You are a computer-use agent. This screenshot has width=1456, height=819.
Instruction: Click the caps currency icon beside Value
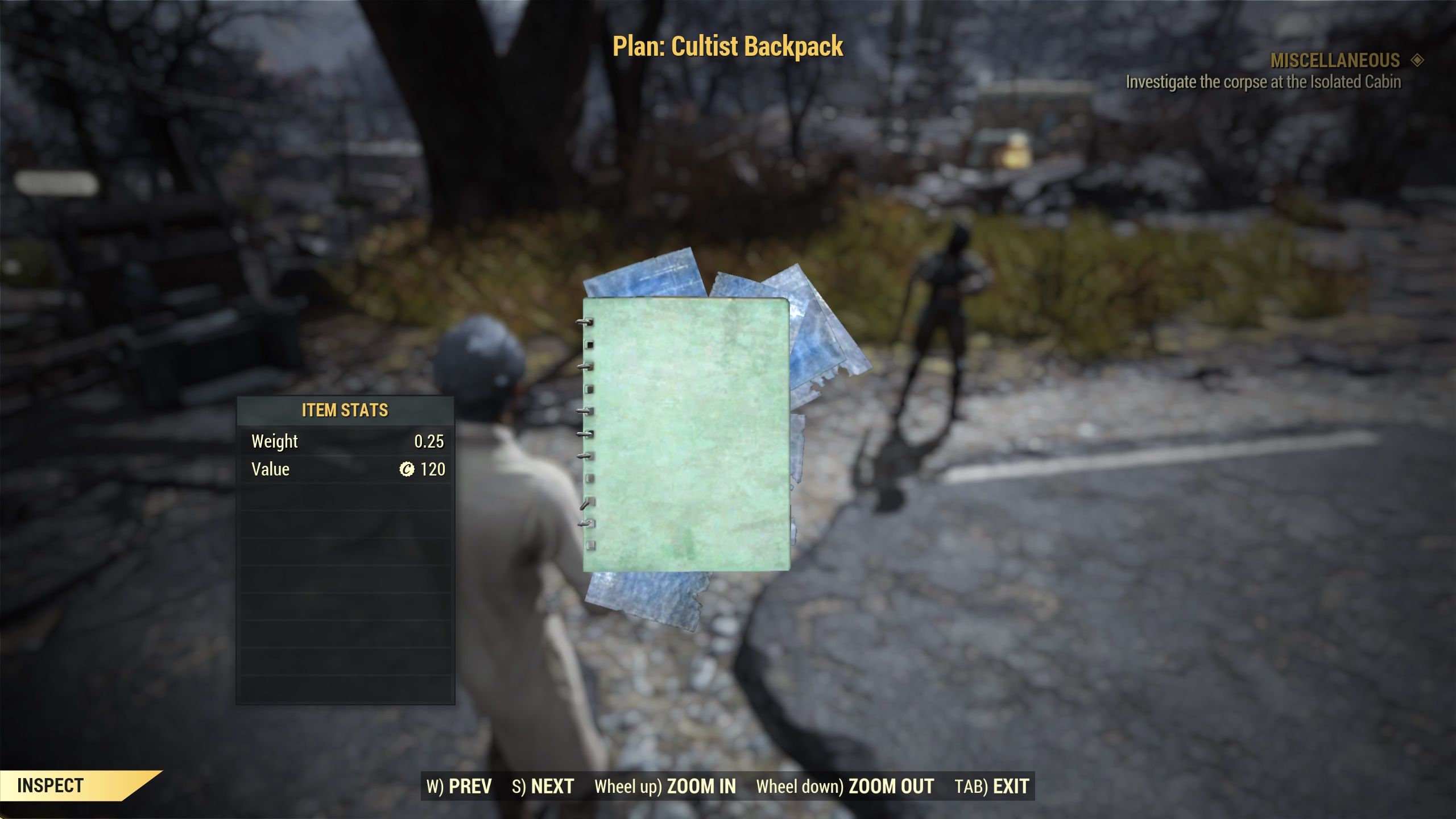(406, 469)
